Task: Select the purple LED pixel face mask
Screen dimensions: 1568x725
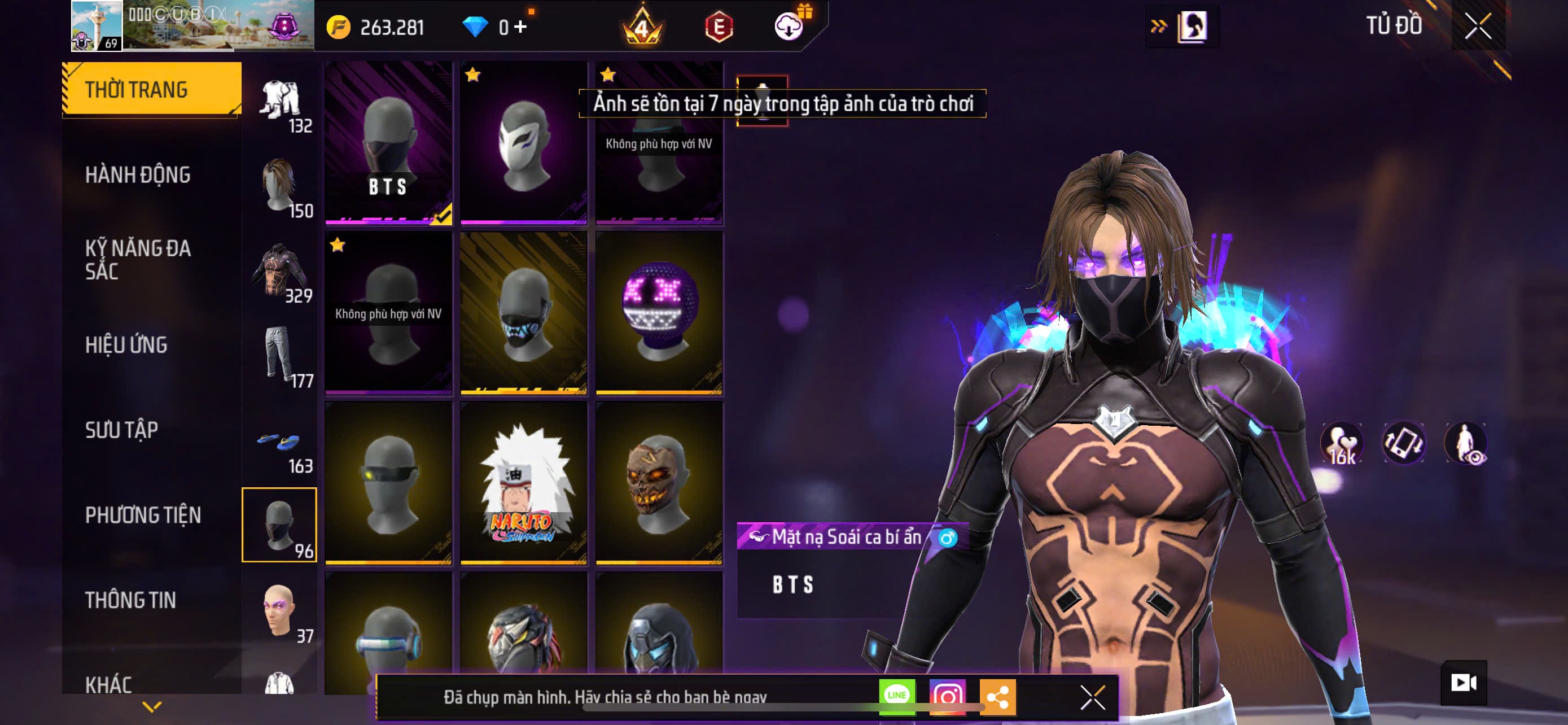Action: coord(659,312)
